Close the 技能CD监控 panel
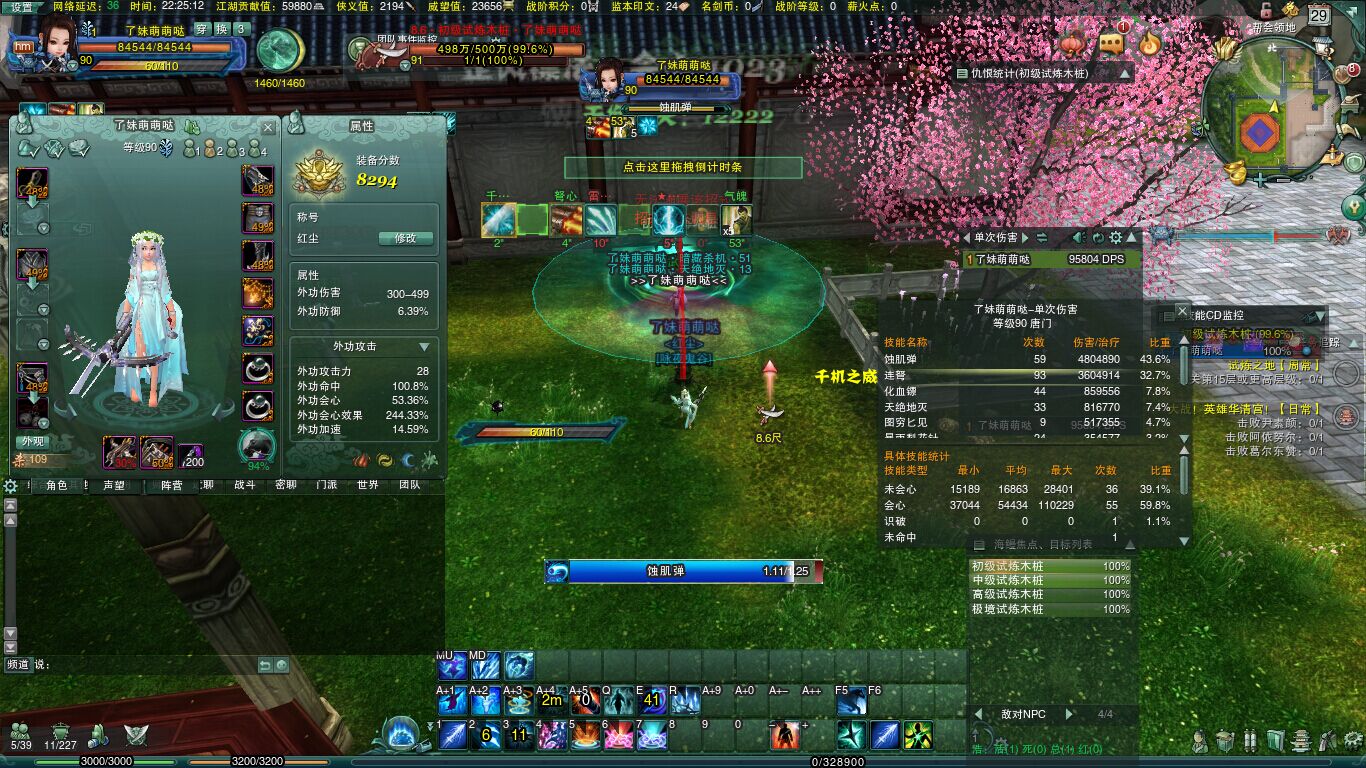The image size is (1366, 768). (x=1182, y=312)
